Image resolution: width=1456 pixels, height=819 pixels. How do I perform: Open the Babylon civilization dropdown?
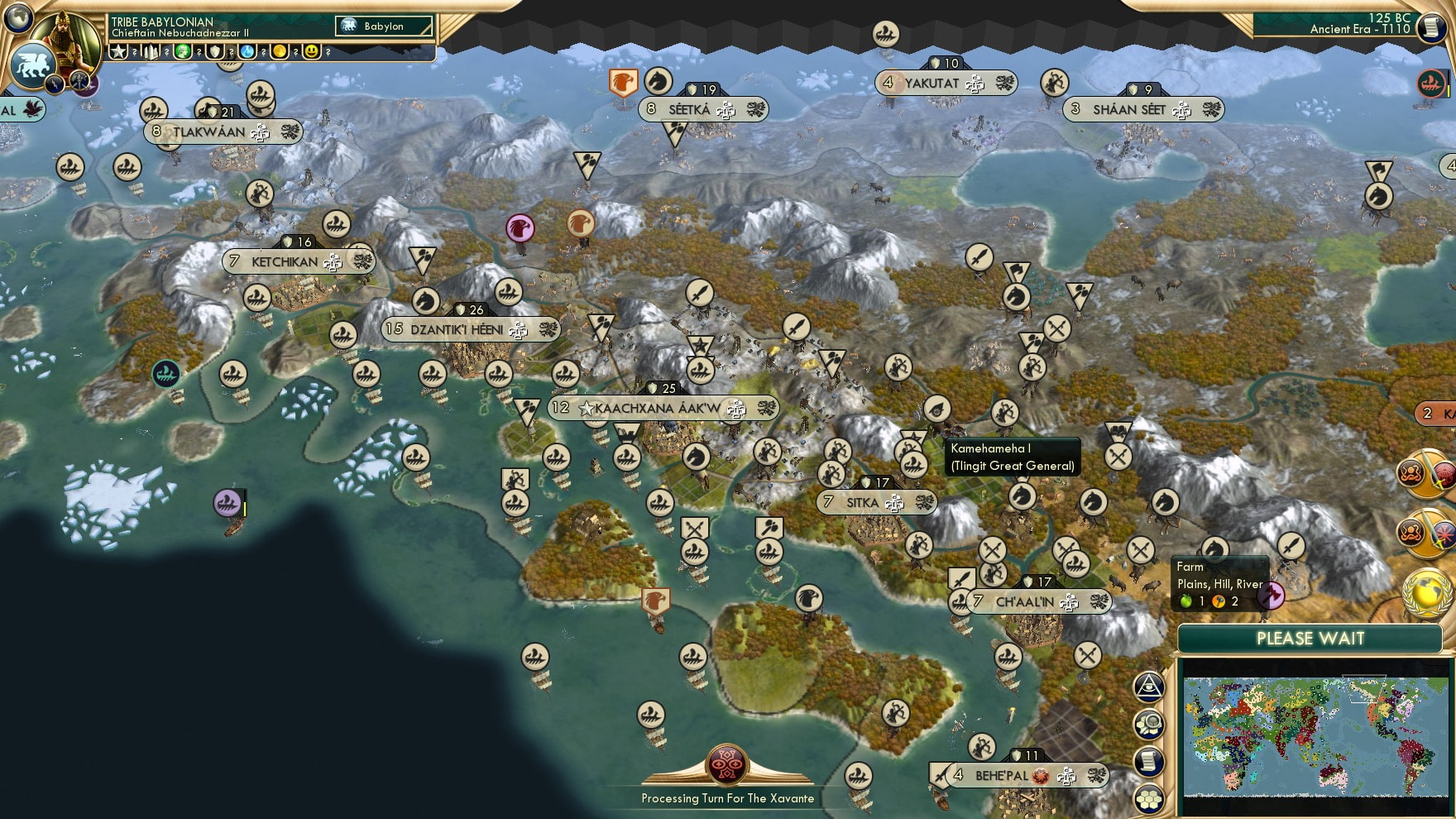pyautogui.click(x=385, y=26)
